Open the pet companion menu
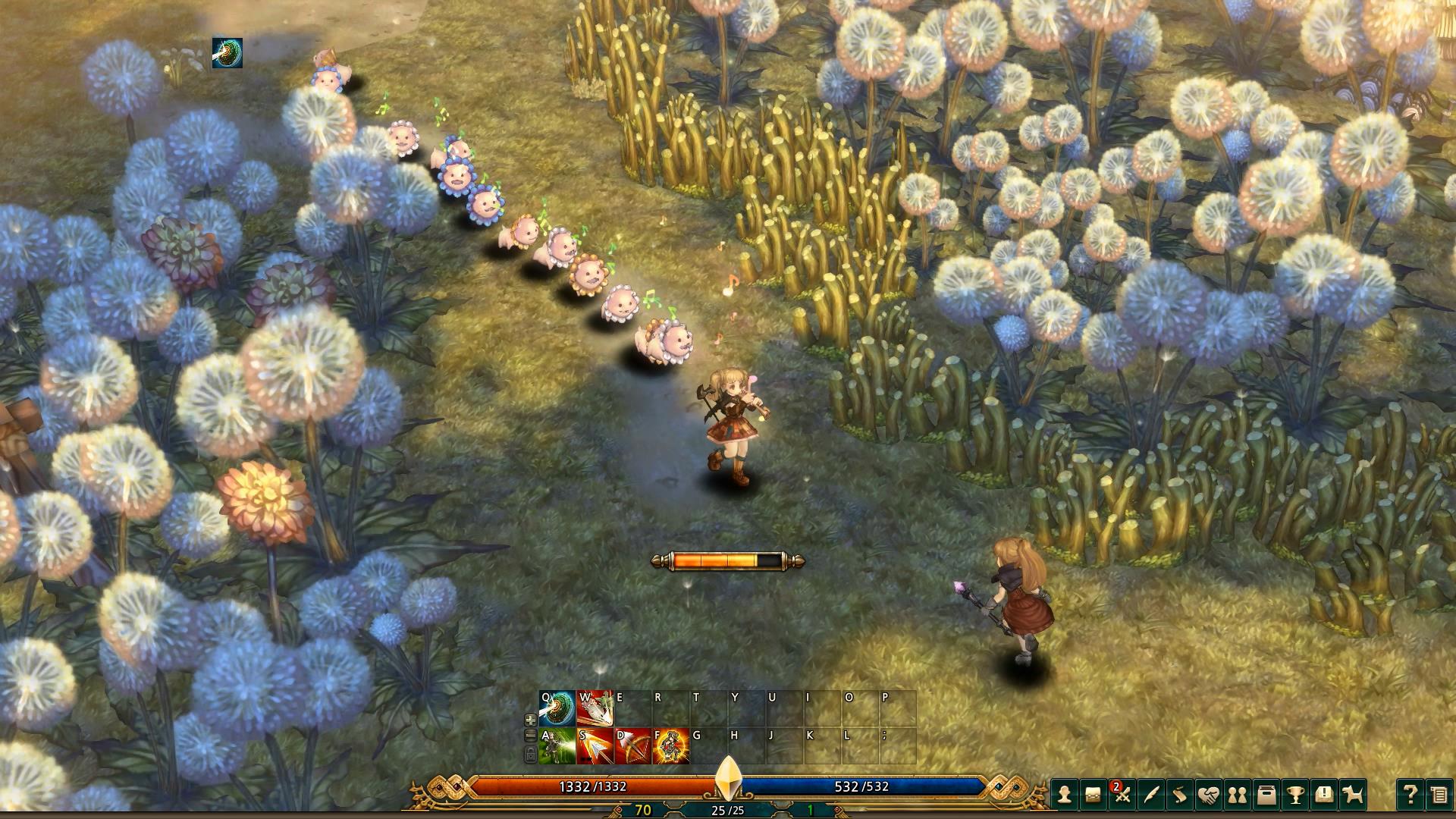Image resolution: width=1456 pixels, height=819 pixels. [x=1352, y=795]
